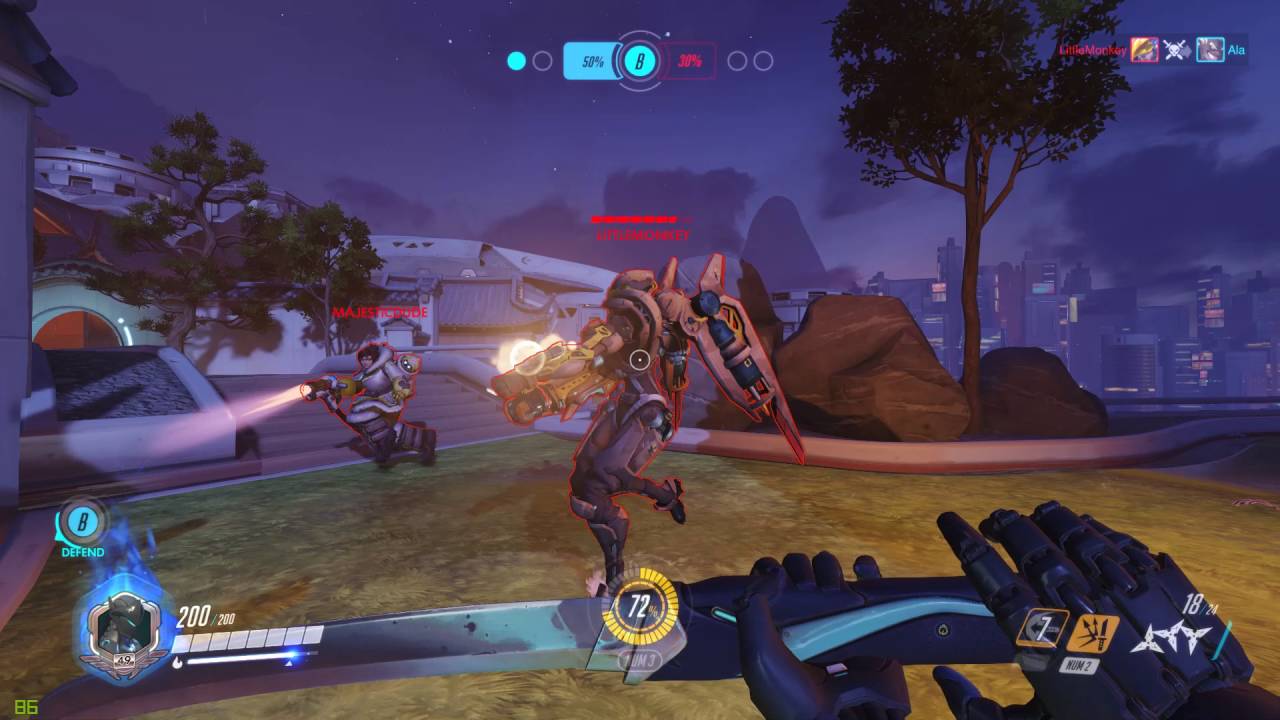Activate the Deflect ability icon
Viewport: 1280px width, 720px height.
point(1092,634)
